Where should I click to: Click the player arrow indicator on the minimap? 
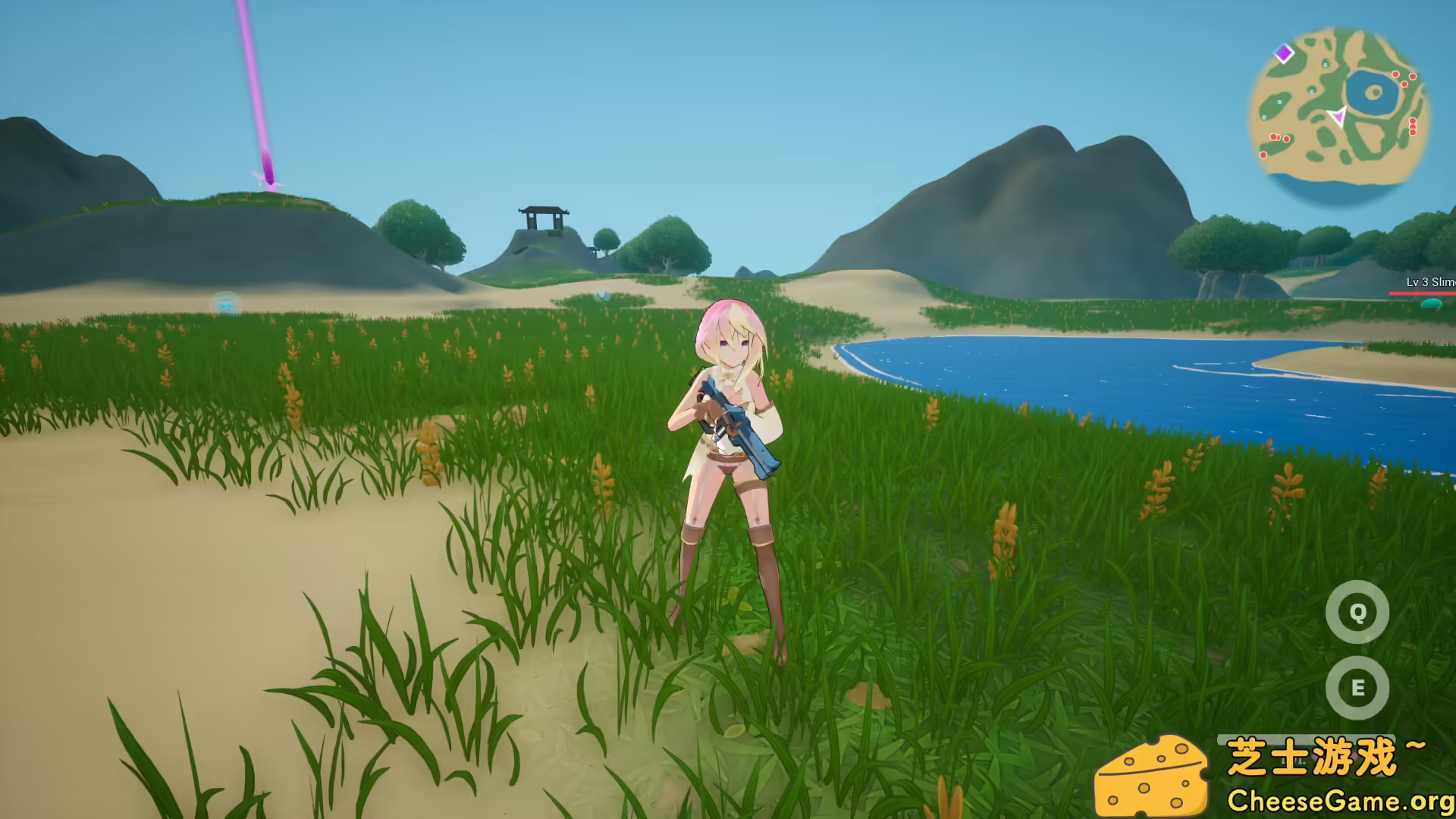click(x=1339, y=116)
